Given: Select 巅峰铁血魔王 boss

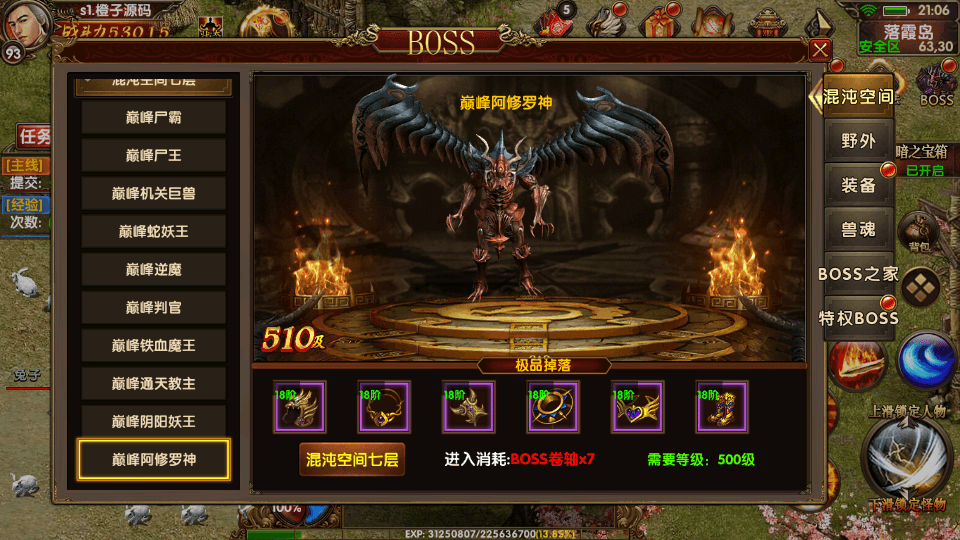Looking at the screenshot, I should coord(154,346).
